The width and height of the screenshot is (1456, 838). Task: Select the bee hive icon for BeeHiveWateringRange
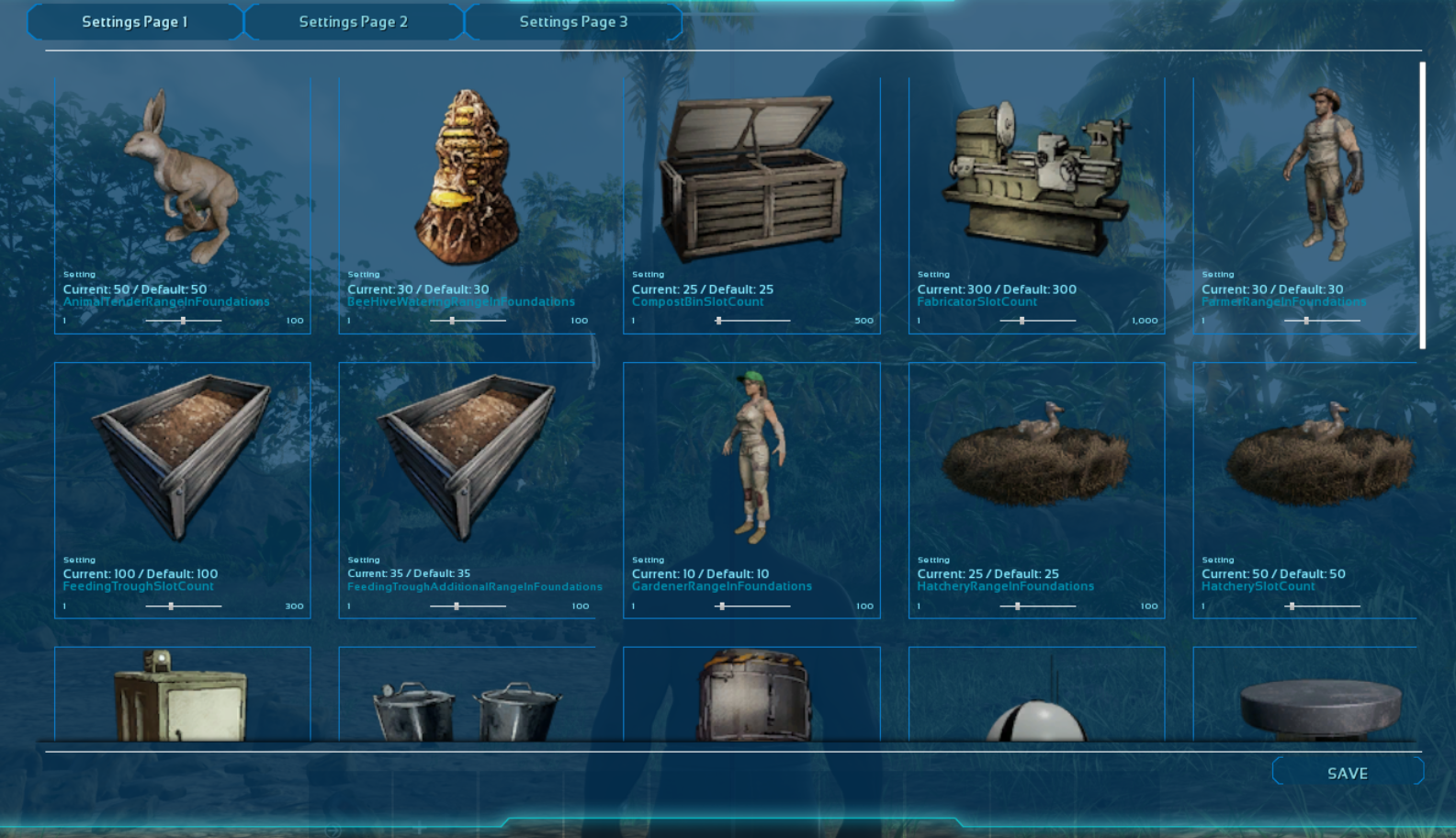pyautogui.click(x=464, y=175)
